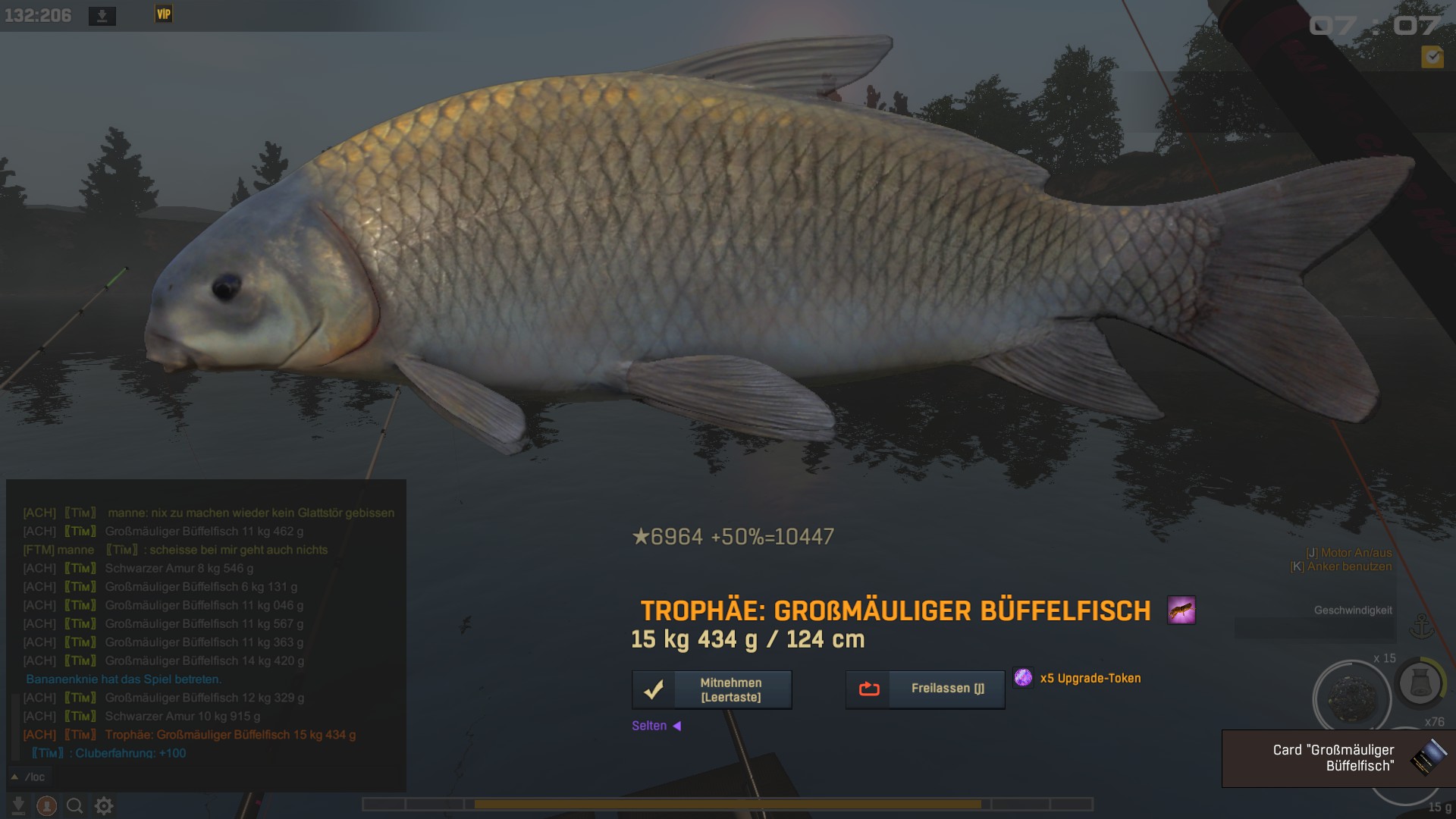Viewport: 1456px width, 819px height.
Task: Open the Card "Großmäuliger Büffelfisch" notification
Action: [x=1338, y=758]
